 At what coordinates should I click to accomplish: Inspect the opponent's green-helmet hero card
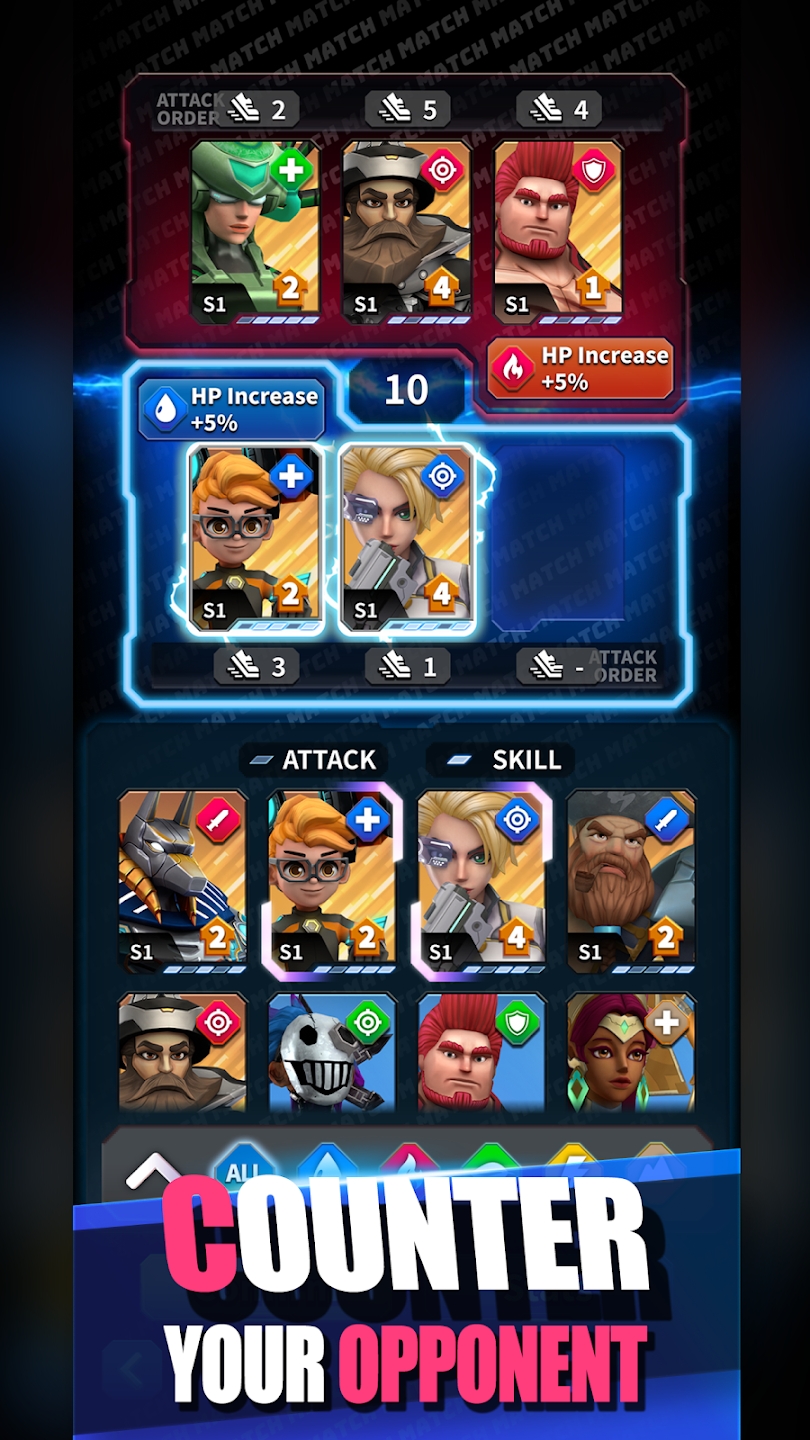point(255,232)
